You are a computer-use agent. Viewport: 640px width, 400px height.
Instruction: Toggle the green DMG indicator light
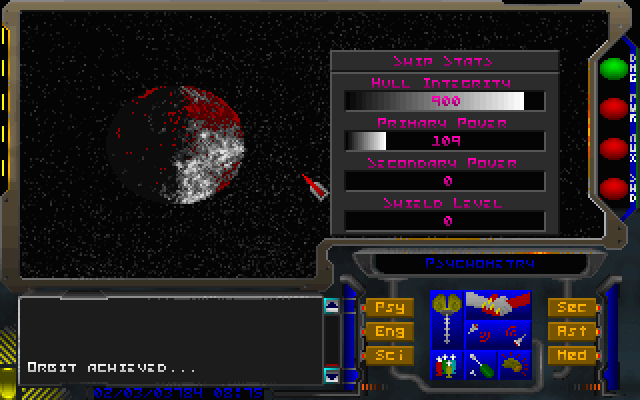point(612,69)
